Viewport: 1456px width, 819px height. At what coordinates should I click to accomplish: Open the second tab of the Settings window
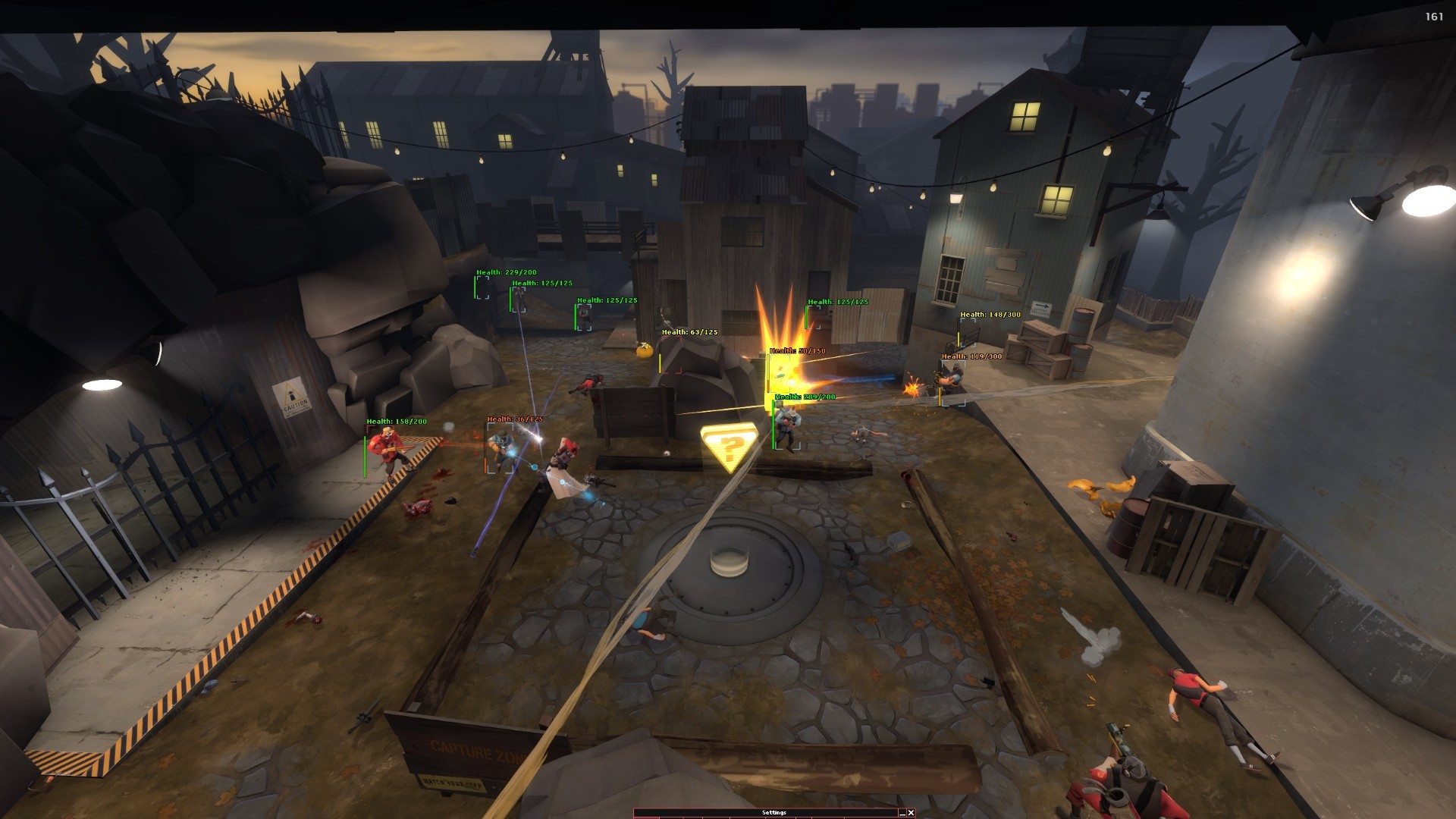pyautogui.click(x=671, y=817)
